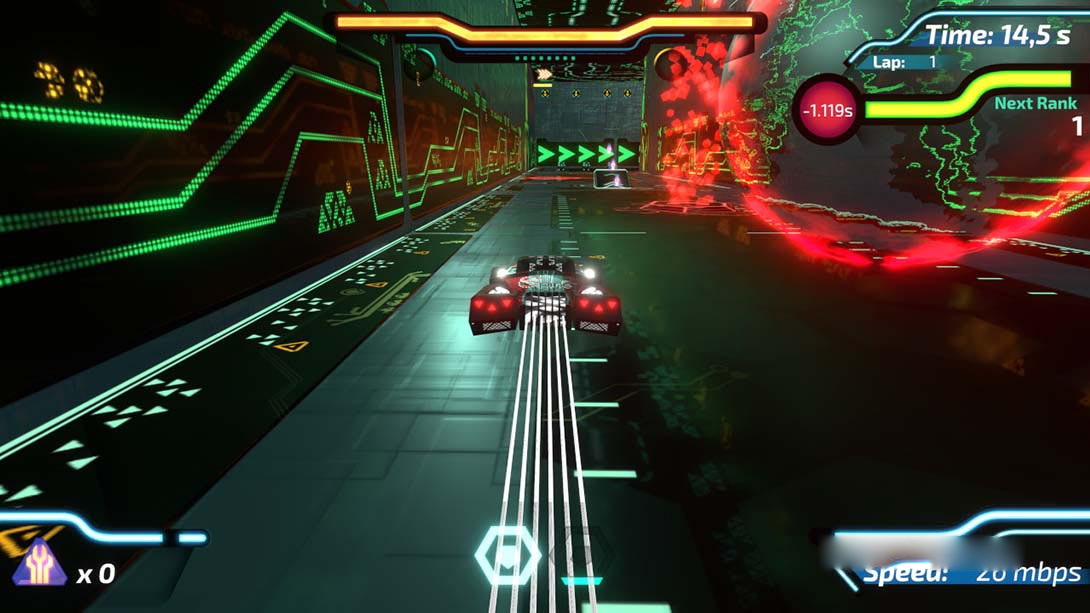The width and height of the screenshot is (1090, 613).
Task: Activate the glowing hexagon ability icon
Action: pyautogui.click(x=507, y=555)
